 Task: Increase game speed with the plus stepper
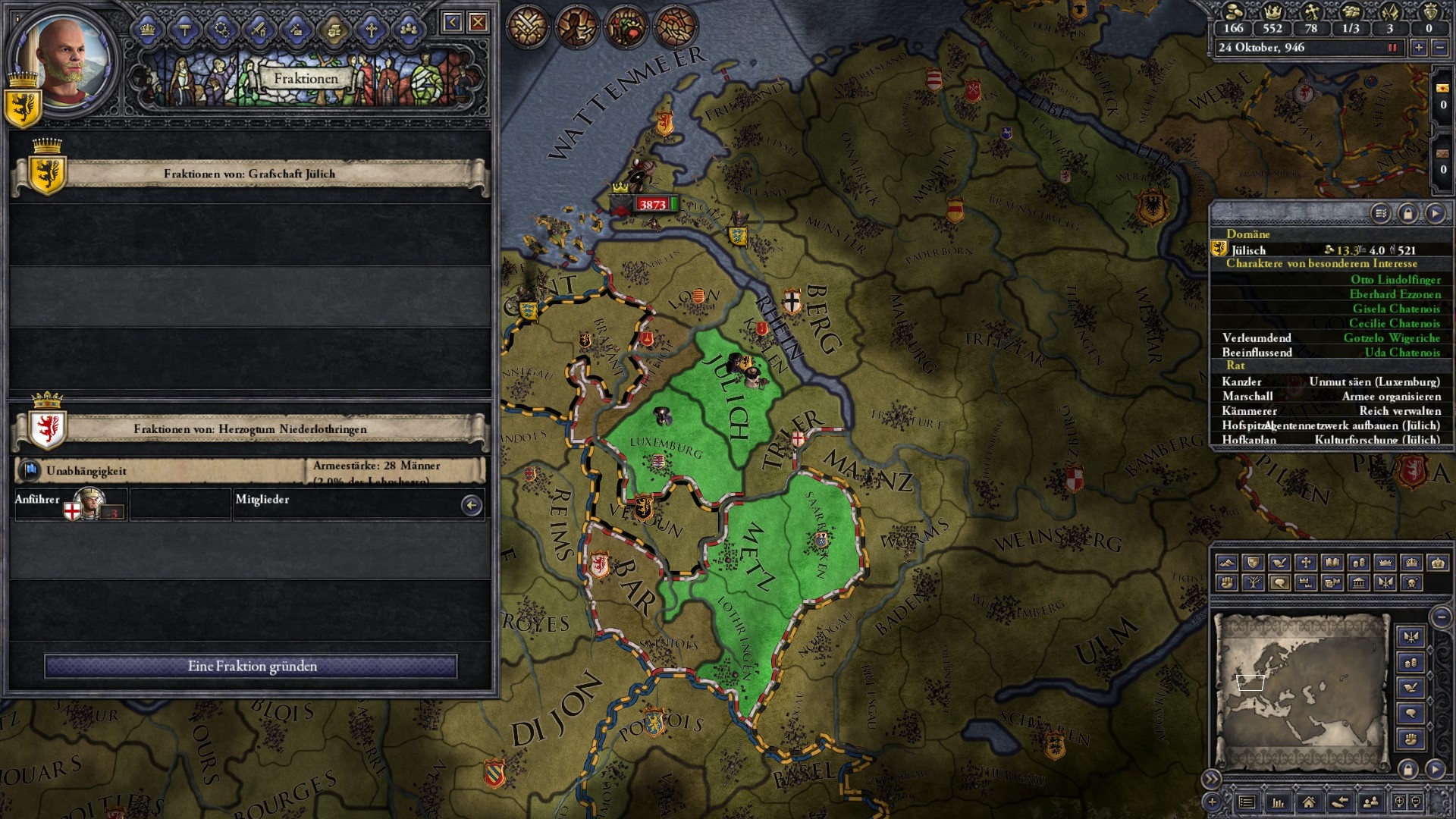(x=1420, y=47)
